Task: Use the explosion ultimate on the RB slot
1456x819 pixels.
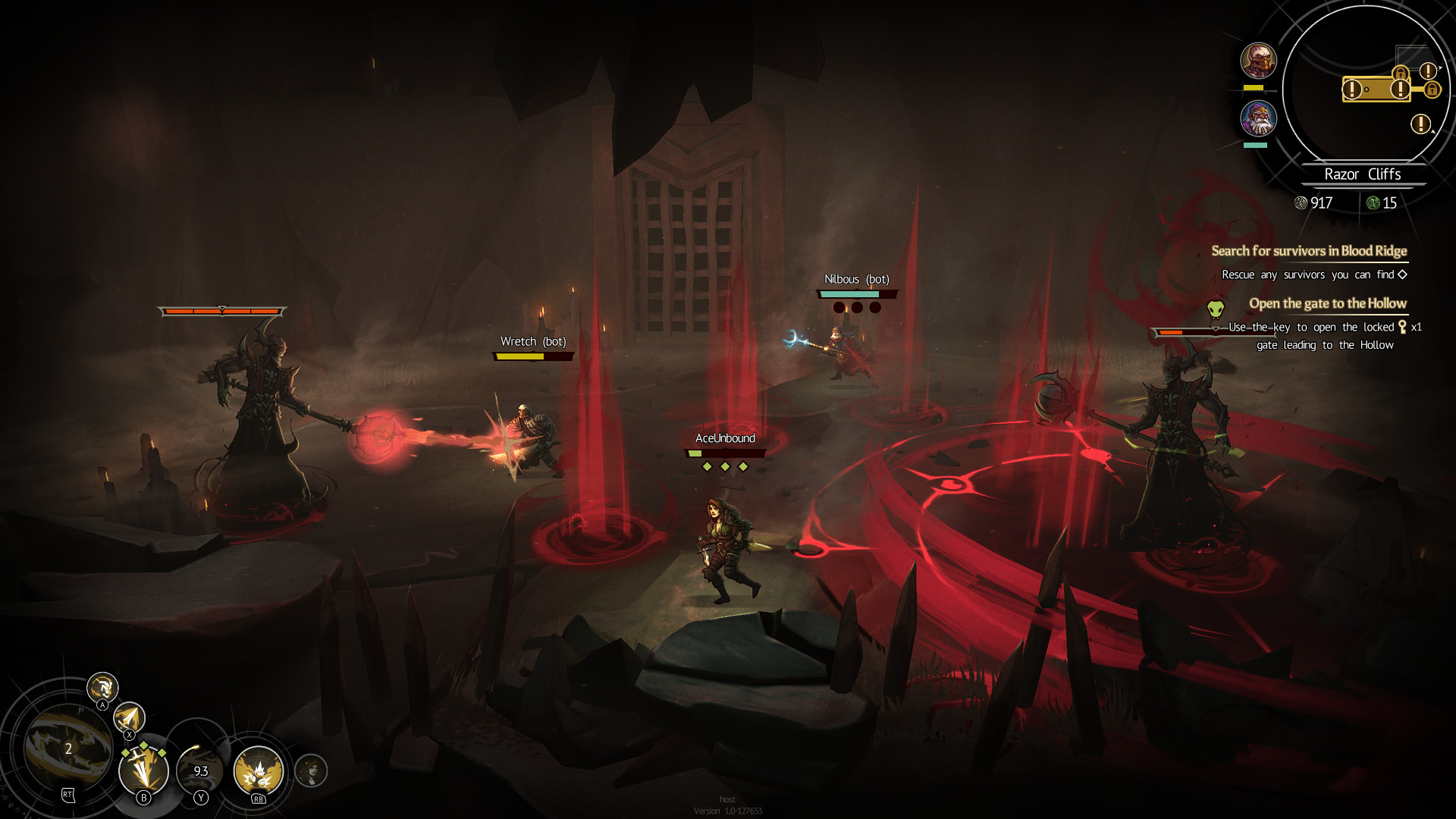Action: click(x=258, y=770)
